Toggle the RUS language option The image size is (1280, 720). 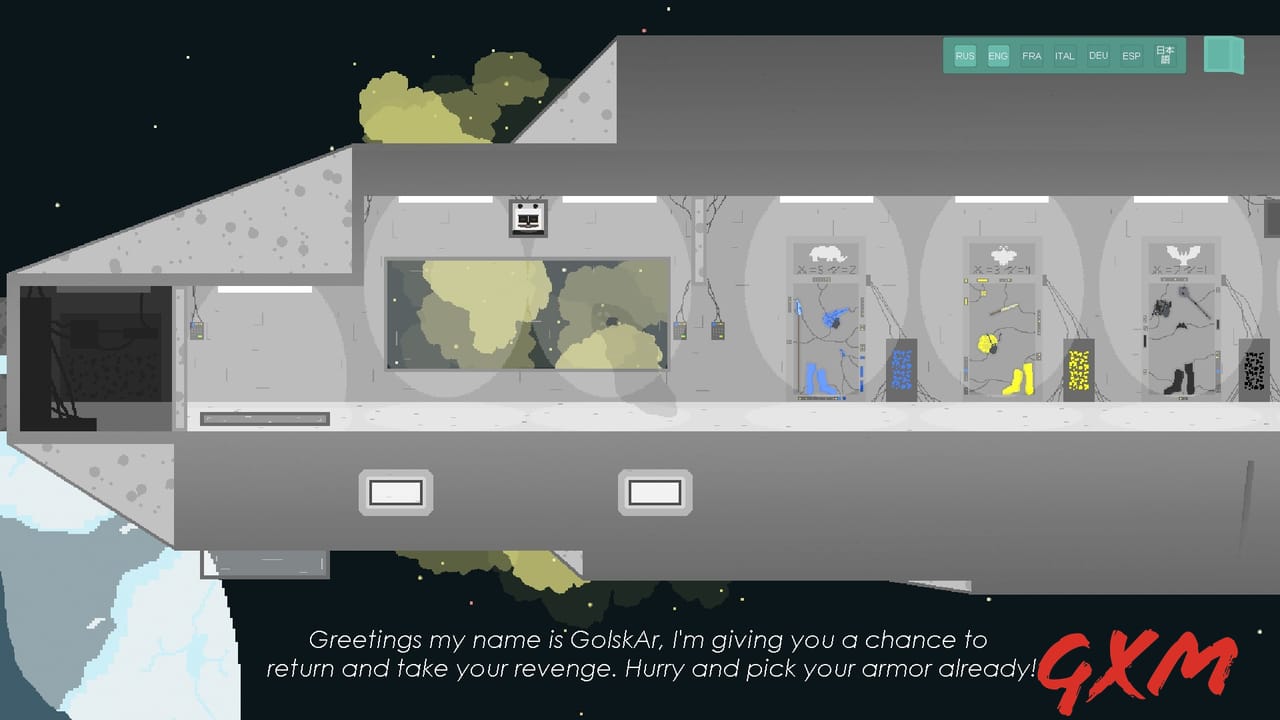click(964, 56)
